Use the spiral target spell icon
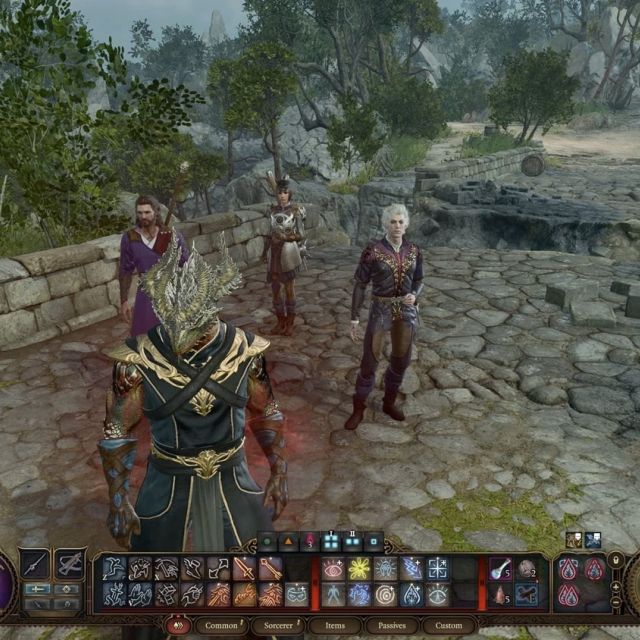Image resolution: width=640 pixels, height=640 pixels. coord(385,595)
